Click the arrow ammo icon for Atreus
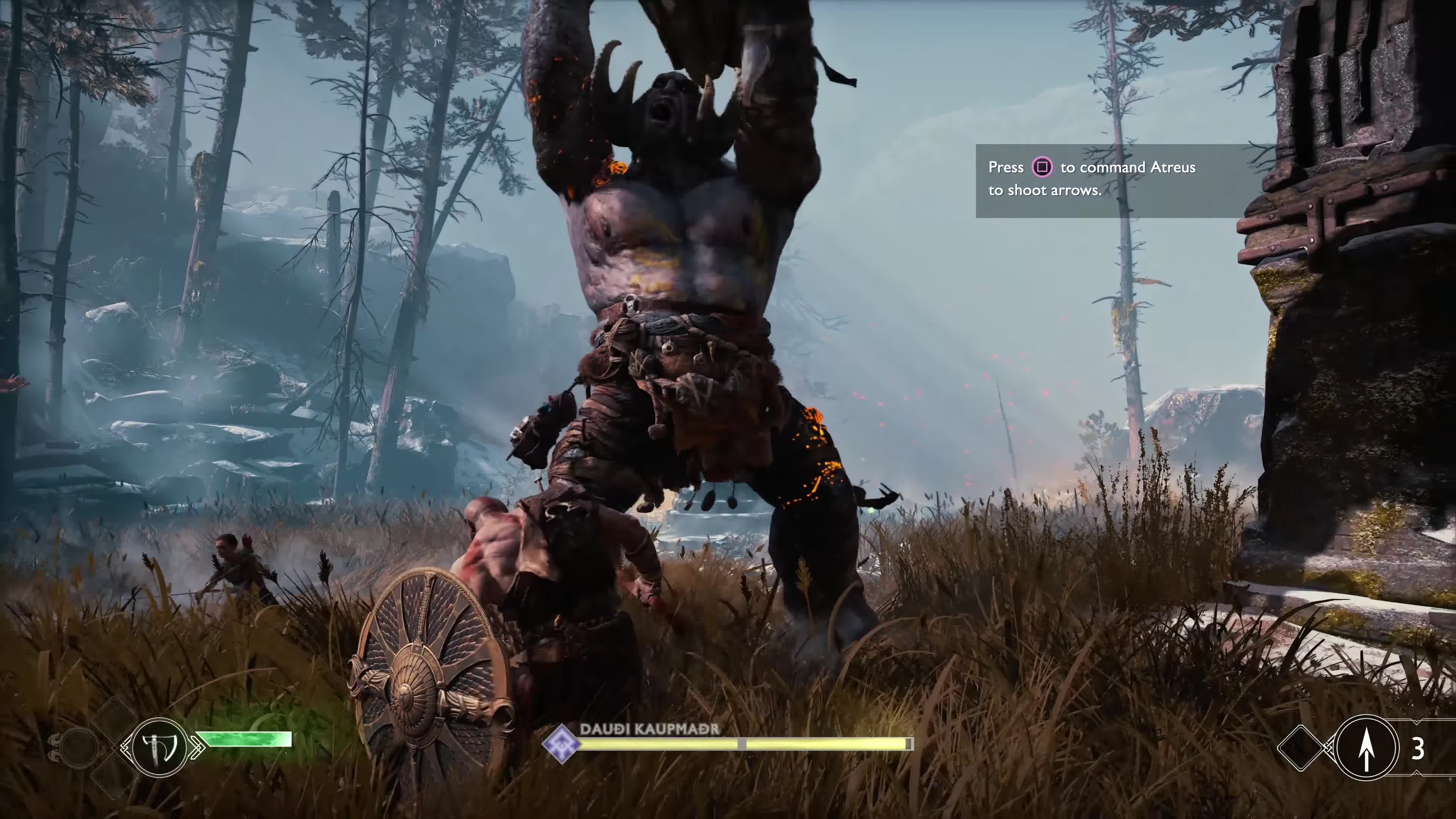This screenshot has width=1456, height=819. pyautogui.click(x=1366, y=748)
